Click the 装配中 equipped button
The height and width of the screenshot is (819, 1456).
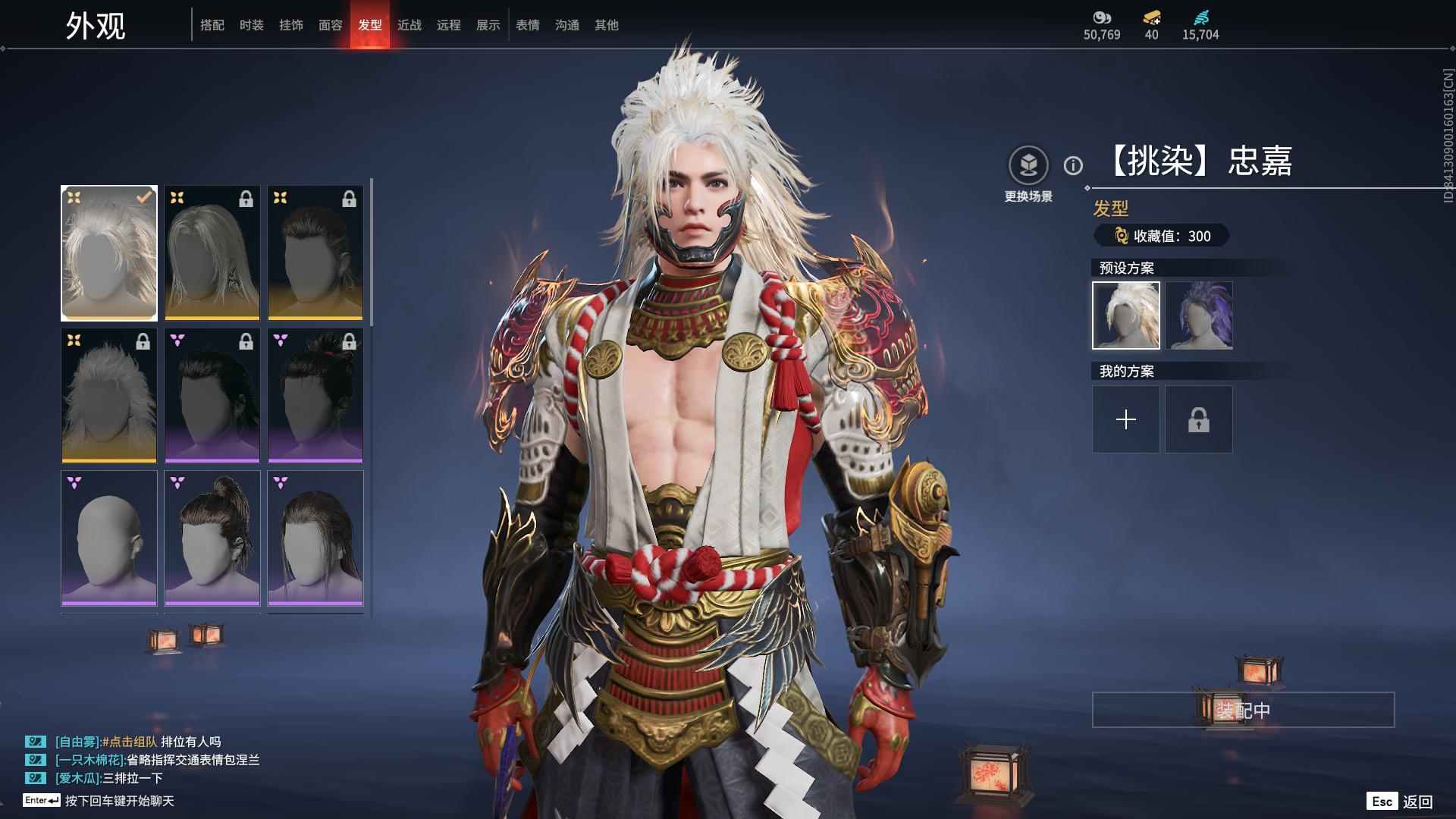click(1243, 710)
